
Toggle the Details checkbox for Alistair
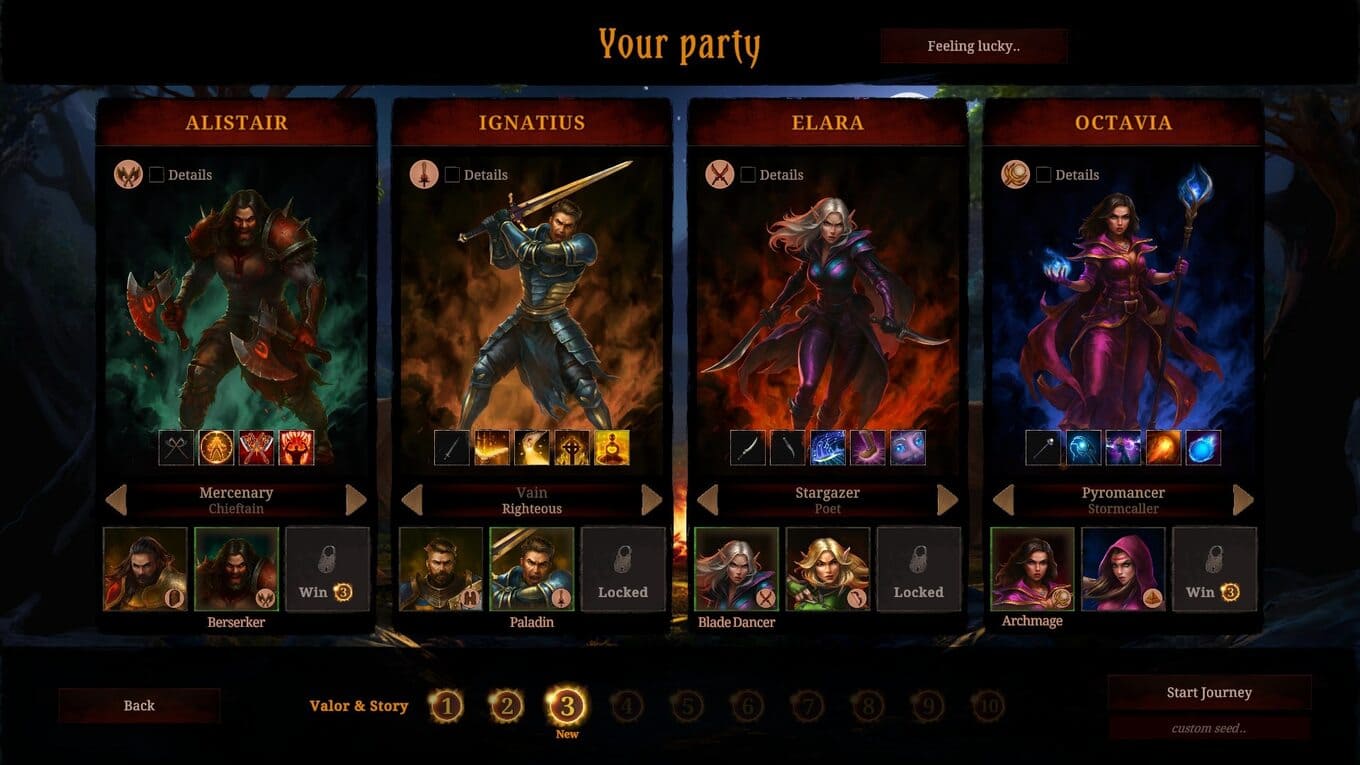[157, 175]
